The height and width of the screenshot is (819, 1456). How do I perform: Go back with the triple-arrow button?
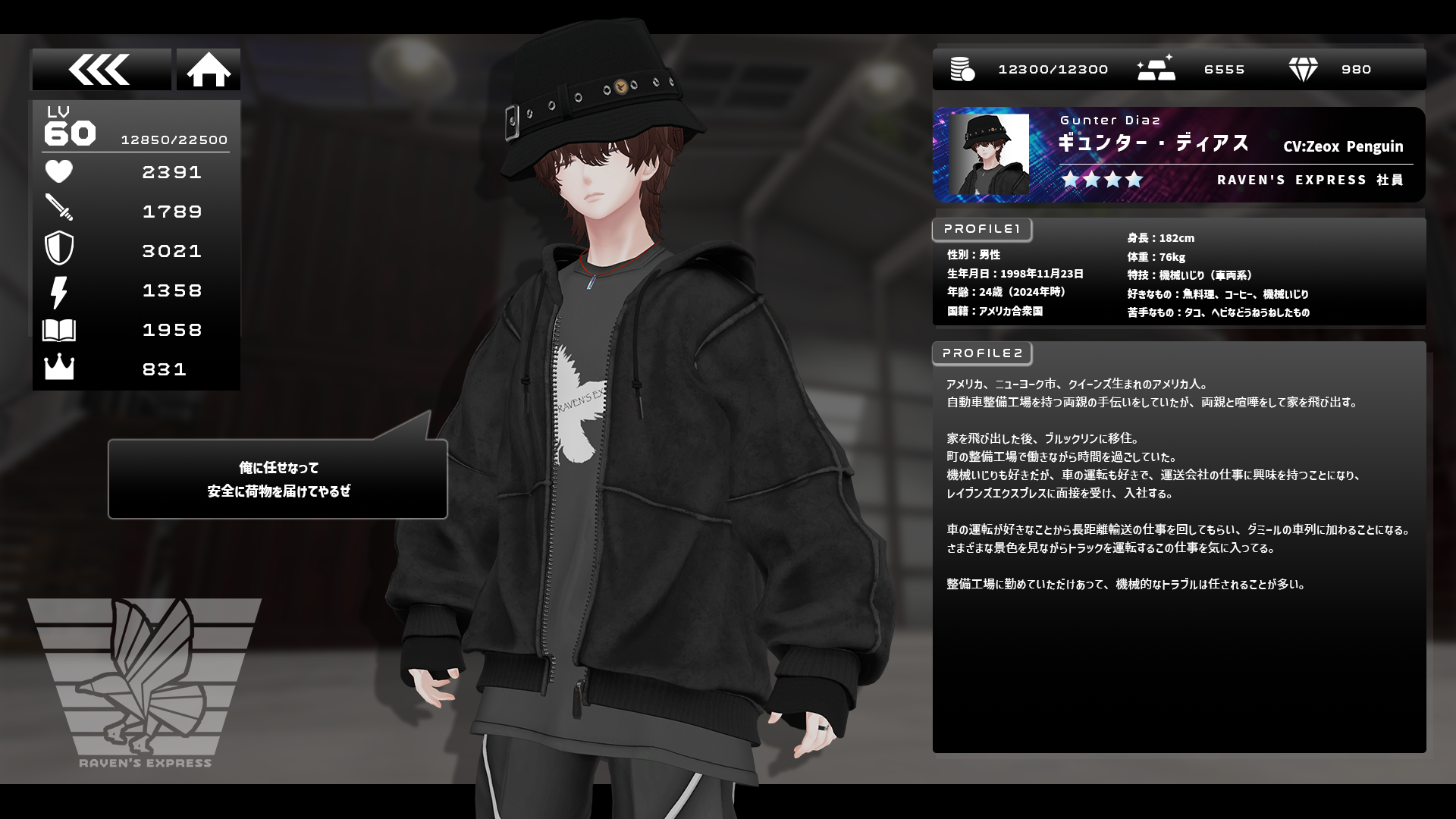(x=101, y=70)
